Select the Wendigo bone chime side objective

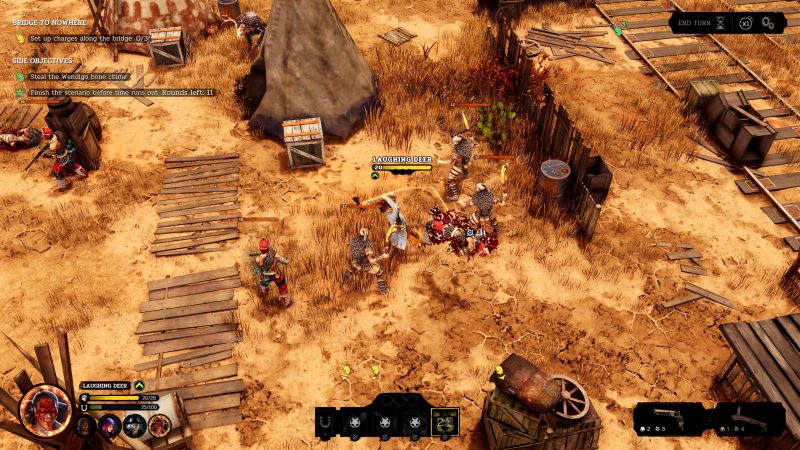[82, 76]
